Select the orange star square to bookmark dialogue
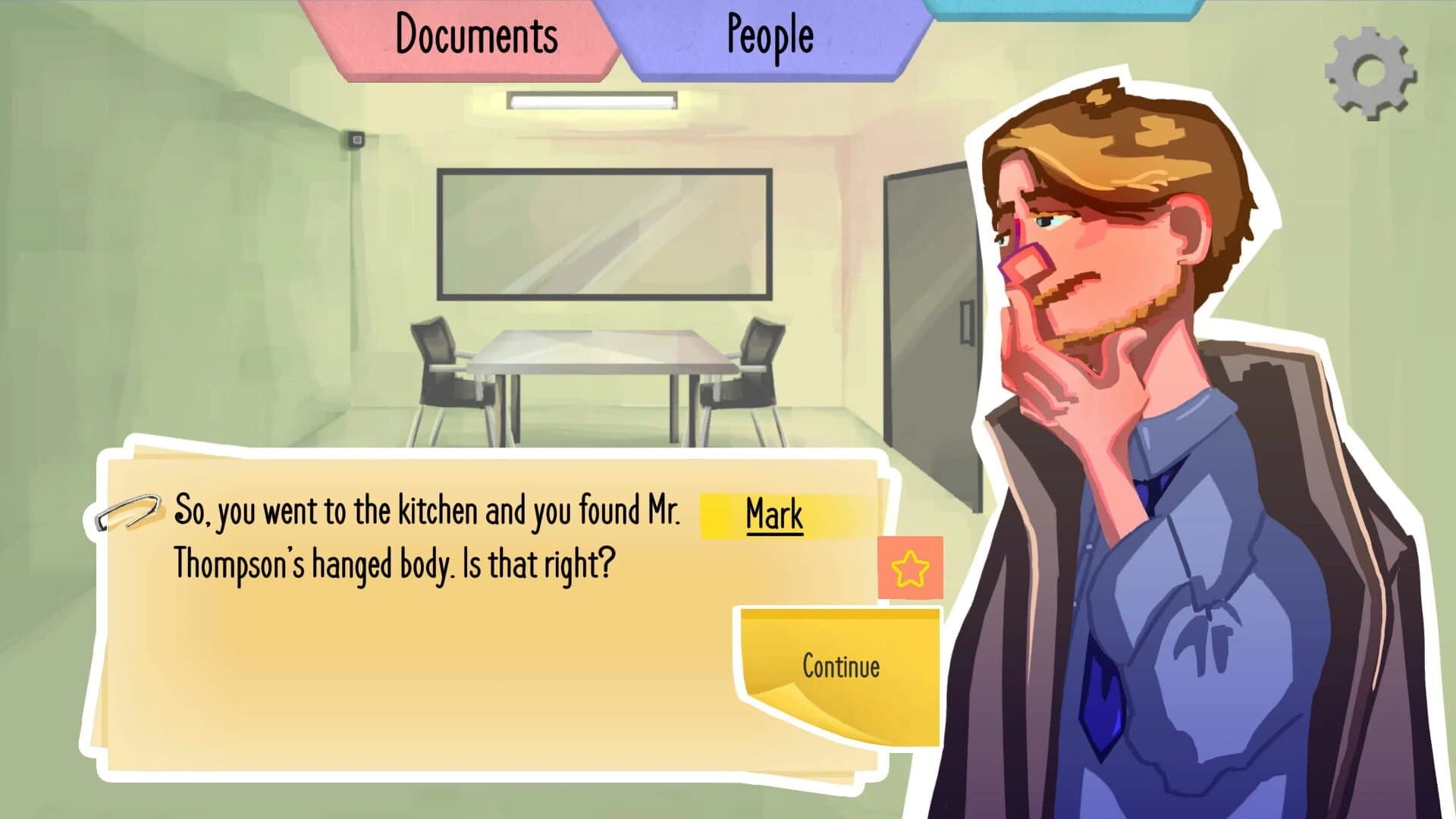 point(910,566)
